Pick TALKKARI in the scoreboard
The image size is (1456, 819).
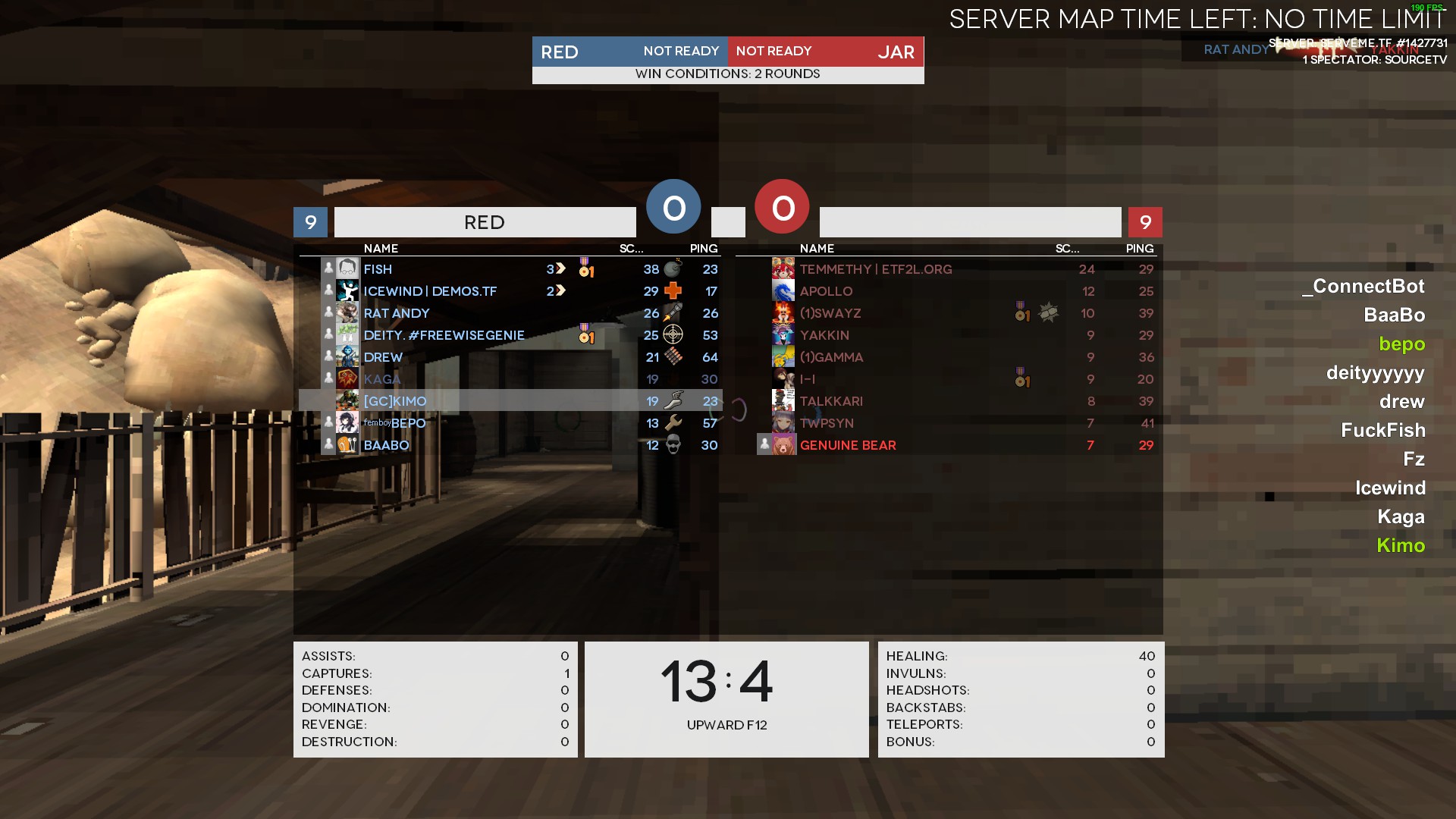click(x=831, y=401)
